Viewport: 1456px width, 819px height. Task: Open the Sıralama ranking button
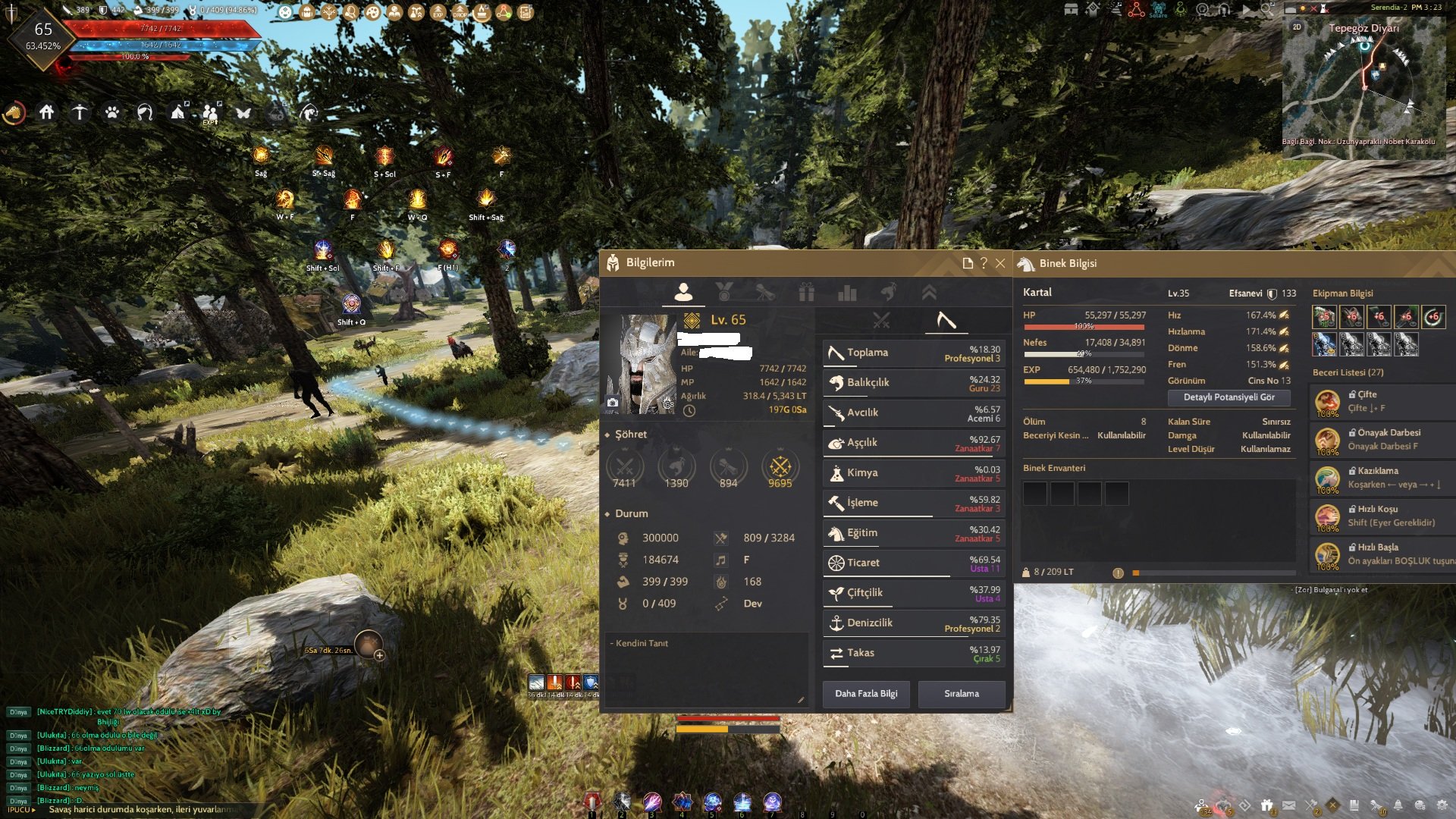pos(961,693)
